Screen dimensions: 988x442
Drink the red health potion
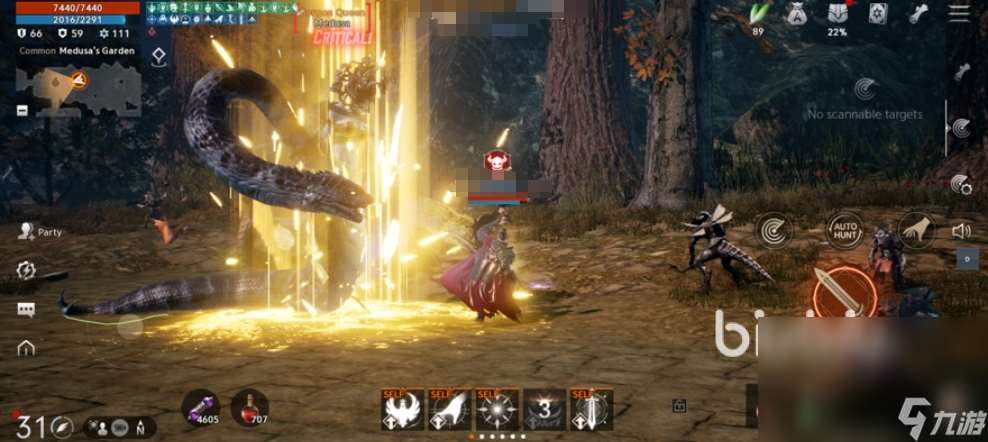click(249, 407)
